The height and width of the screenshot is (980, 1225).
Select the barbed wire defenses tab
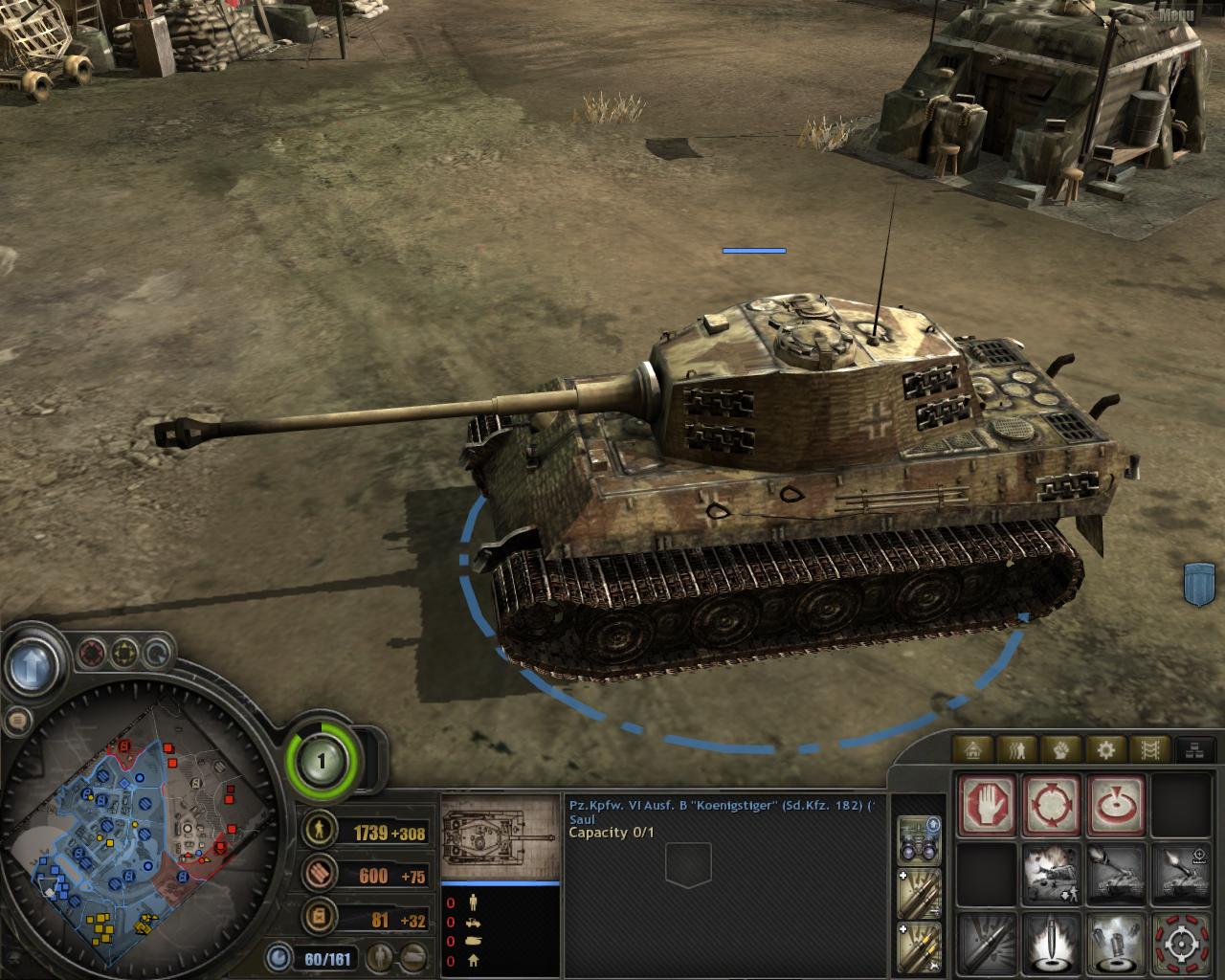point(1148,749)
